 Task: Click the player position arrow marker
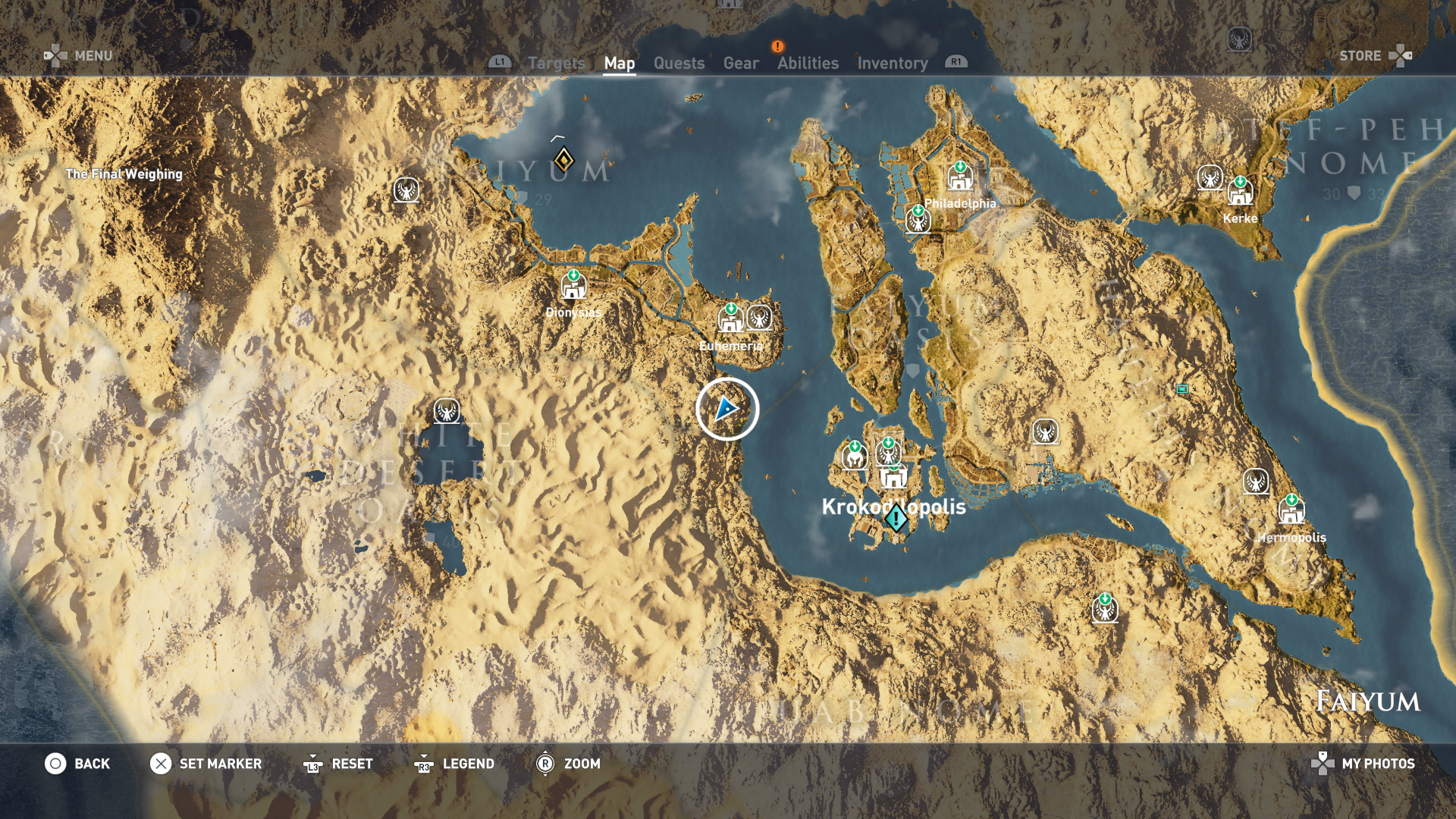726,409
